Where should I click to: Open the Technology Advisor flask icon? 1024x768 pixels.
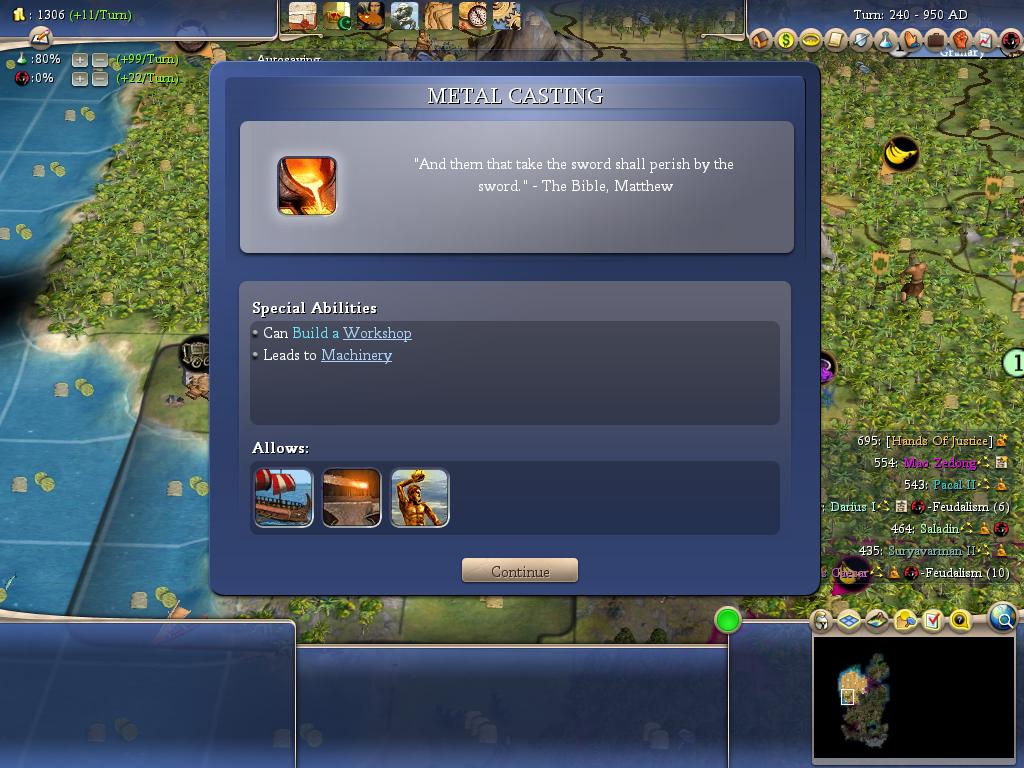click(886, 40)
